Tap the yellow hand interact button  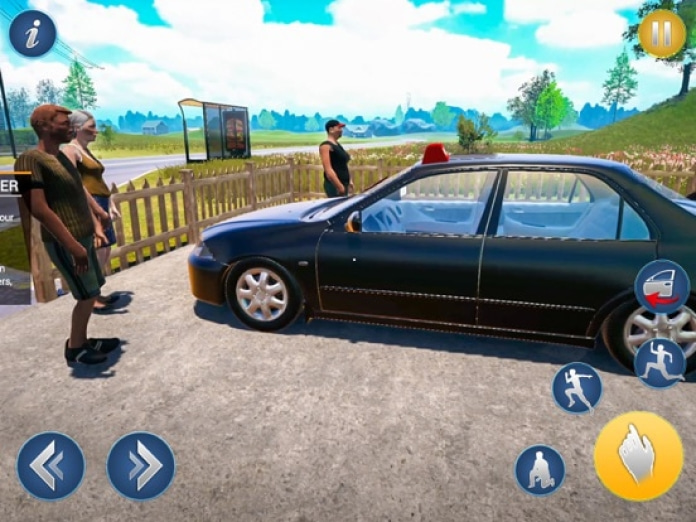point(639,456)
